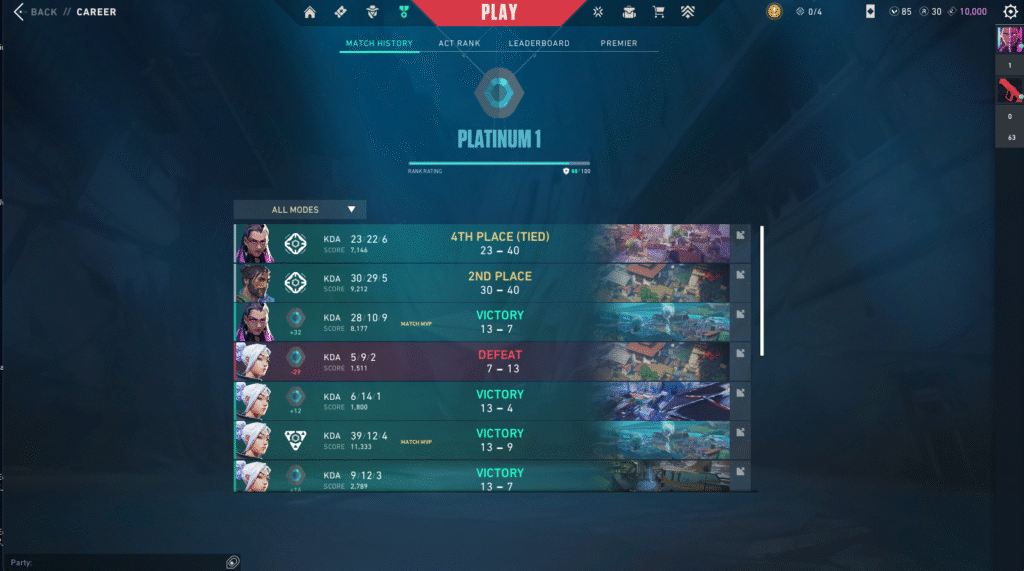The height and width of the screenshot is (571, 1024).
Task: Open the Party bar at the bottom
Action: [120, 562]
